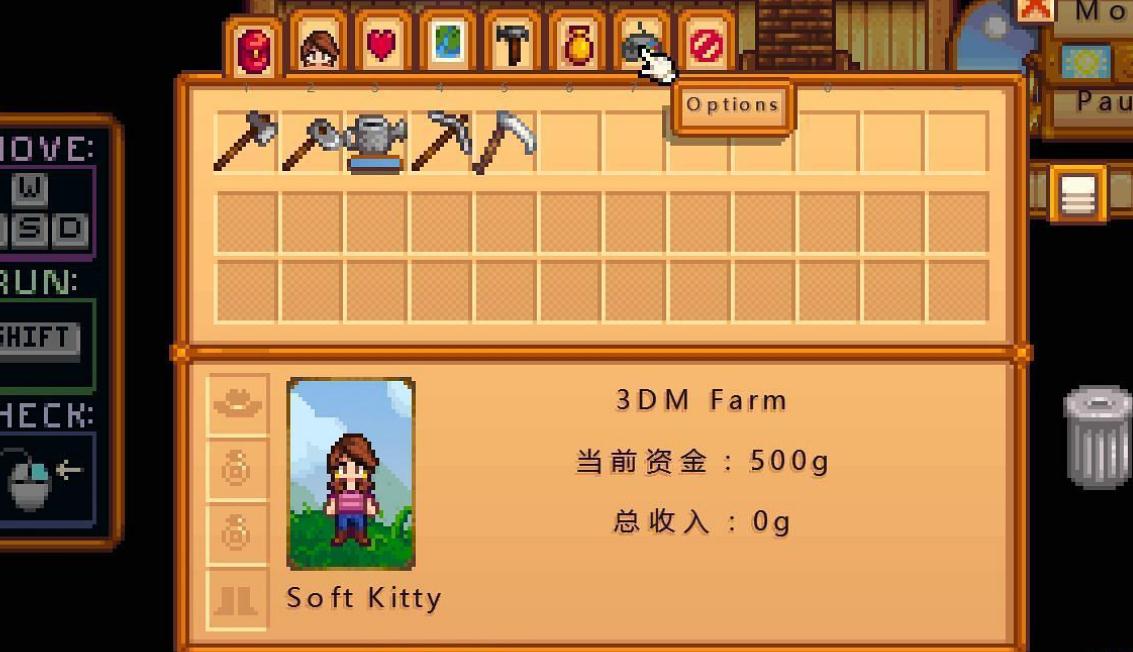Select the axe in the inventory
Image resolution: width=1133 pixels, height=652 pixels.
pyautogui.click(x=246, y=142)
